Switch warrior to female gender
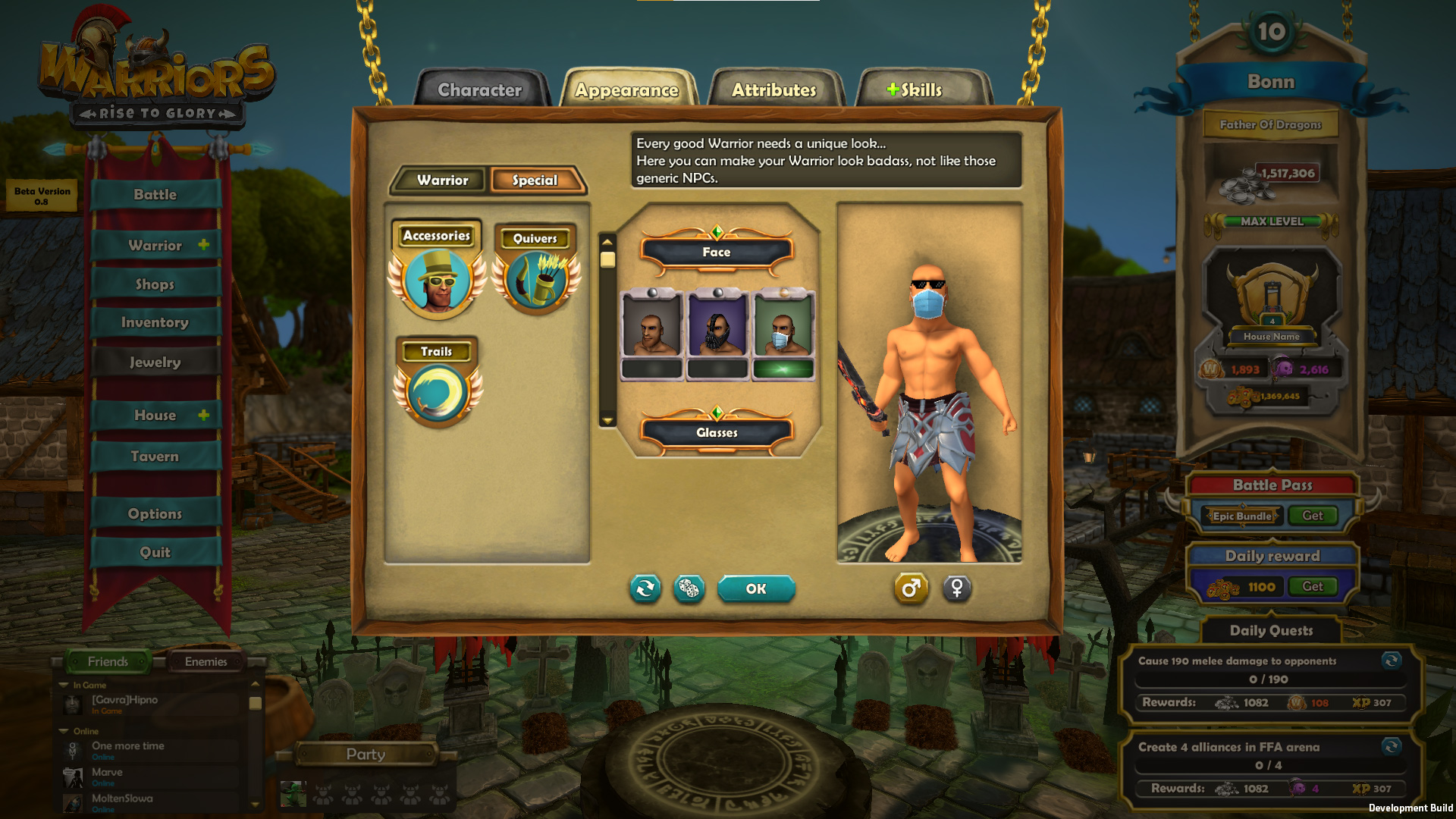This screenshot has width=1456, height=819. pyautogui.click(x=956, y=588)
